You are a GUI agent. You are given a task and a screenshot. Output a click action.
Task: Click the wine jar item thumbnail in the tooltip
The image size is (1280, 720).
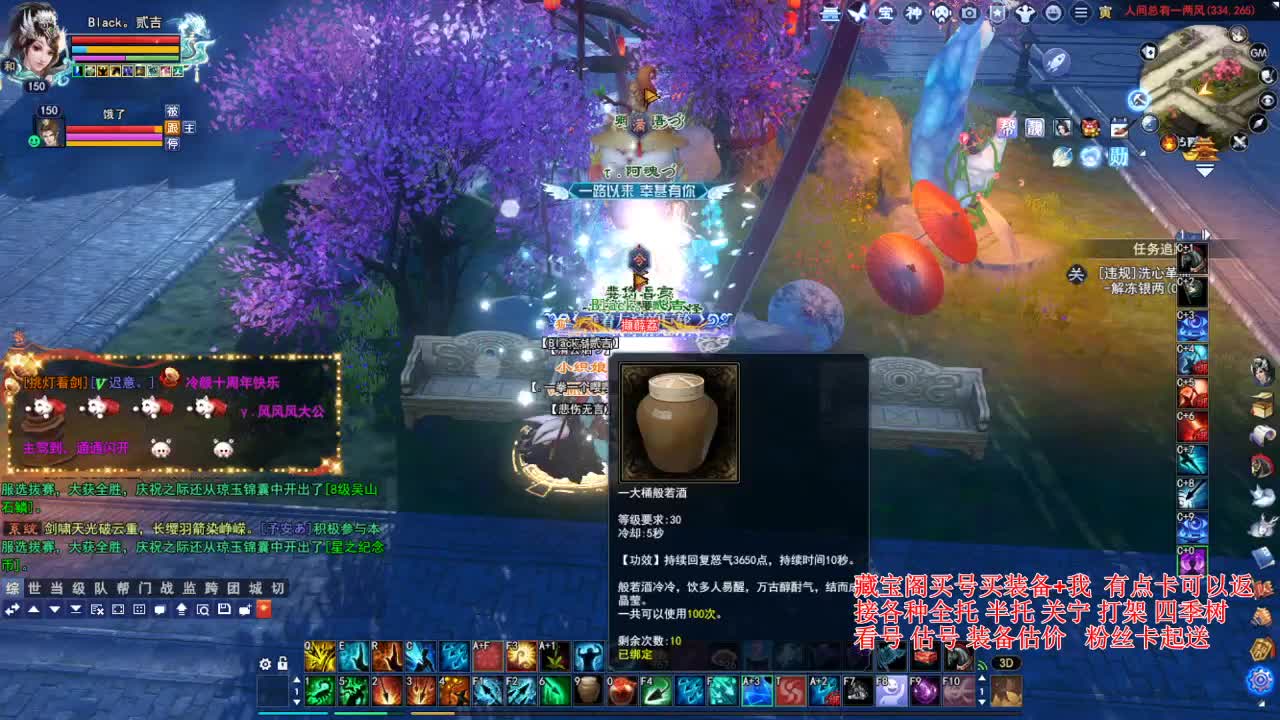tap(679, 420)
